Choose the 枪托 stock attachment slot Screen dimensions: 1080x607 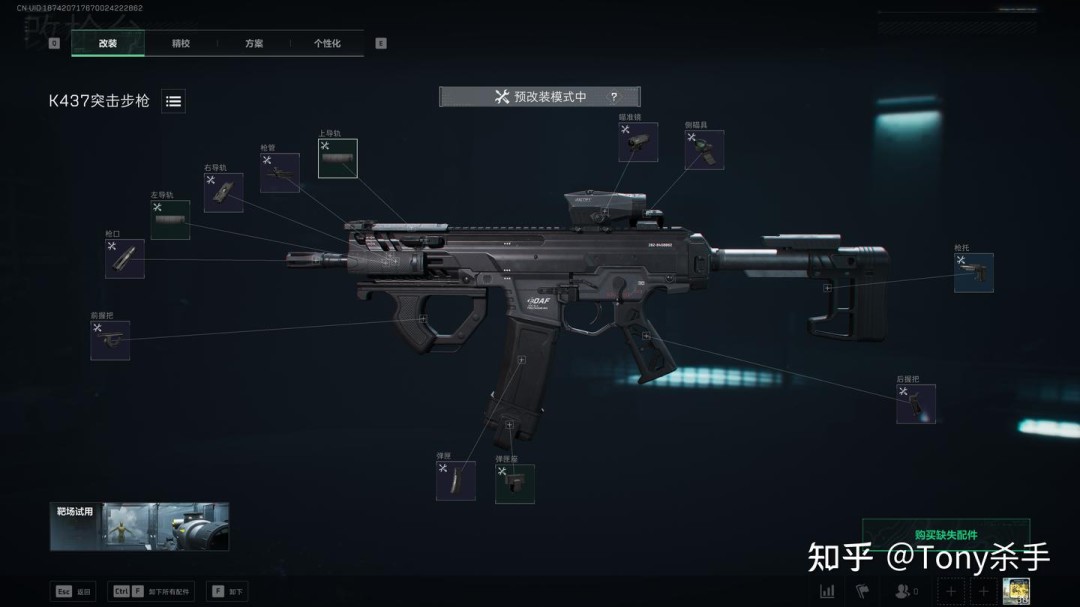tap(973, 273)
